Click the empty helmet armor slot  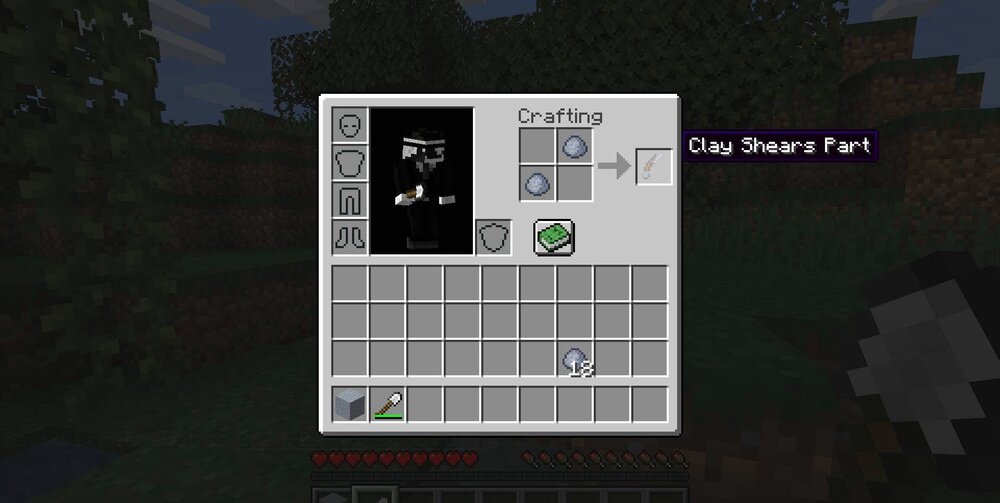[350, 125]
